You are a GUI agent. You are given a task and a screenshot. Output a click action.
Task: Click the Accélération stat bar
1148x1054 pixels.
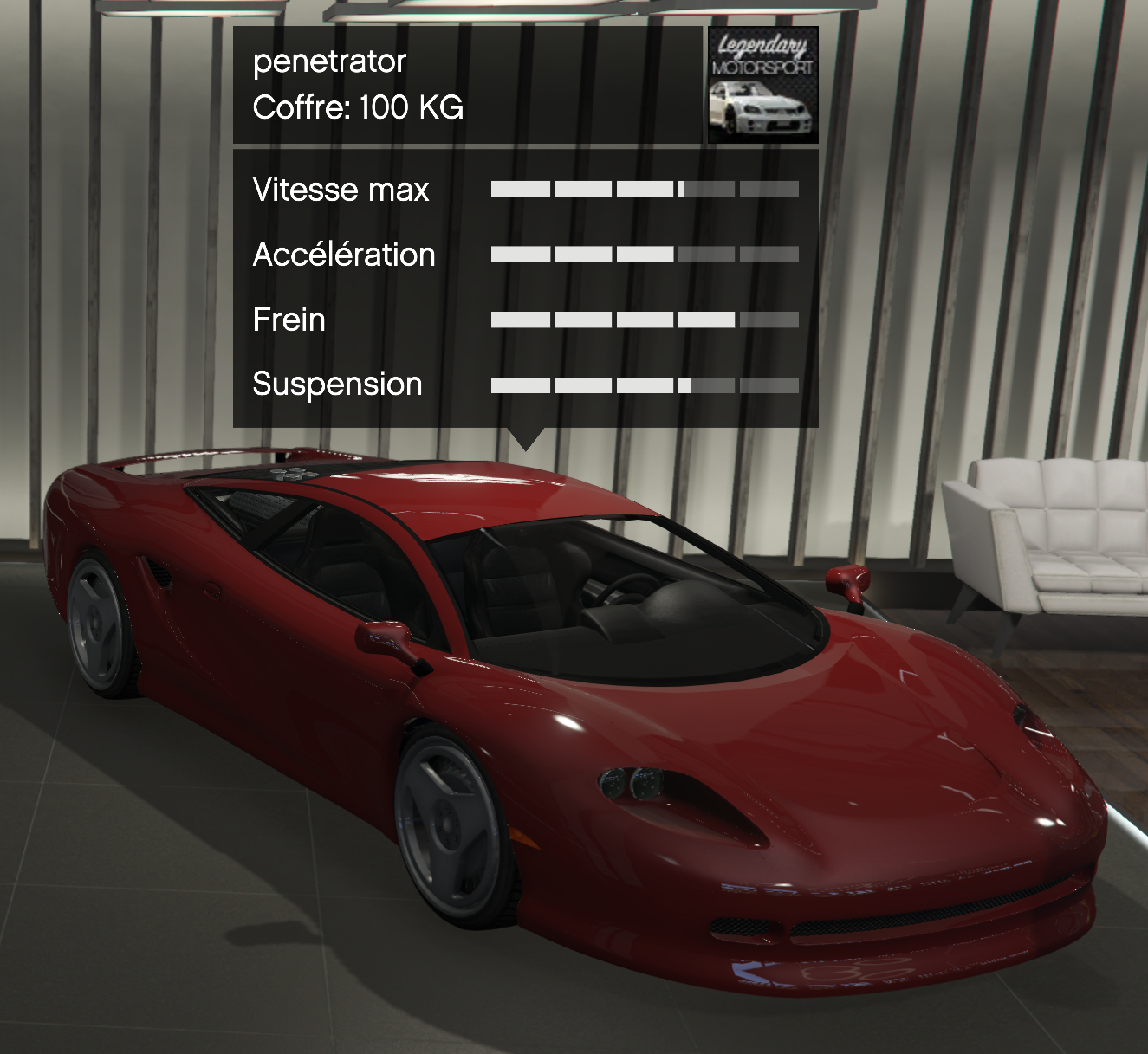point(645,254)
